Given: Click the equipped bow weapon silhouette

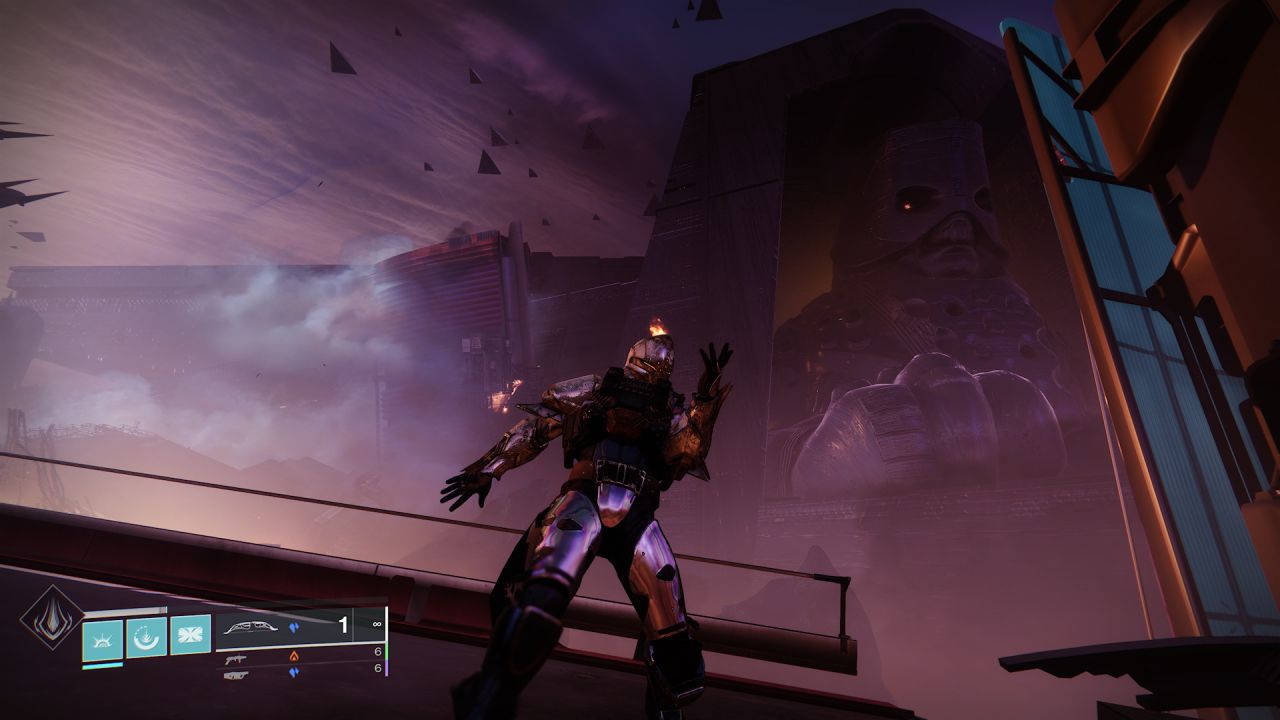Looking at the screenshot, I should point(249,628).
